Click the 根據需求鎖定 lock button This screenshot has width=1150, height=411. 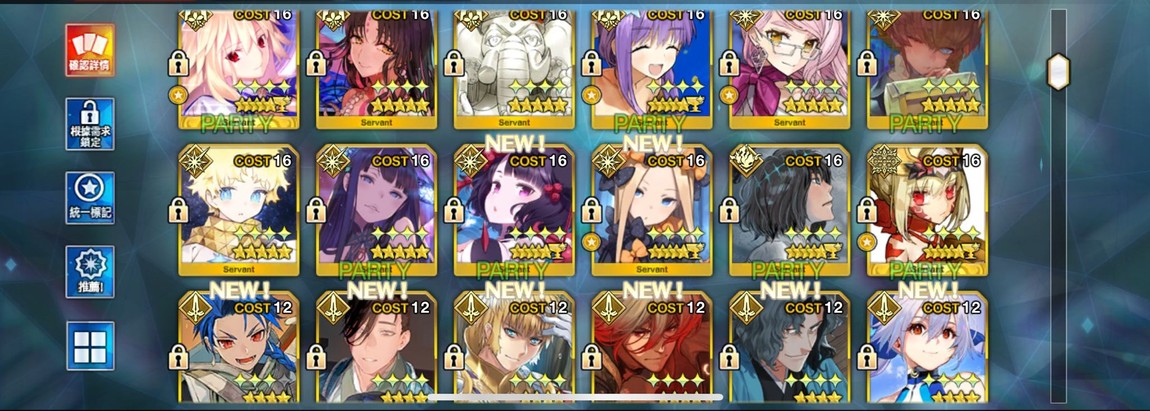pos(90,124)
